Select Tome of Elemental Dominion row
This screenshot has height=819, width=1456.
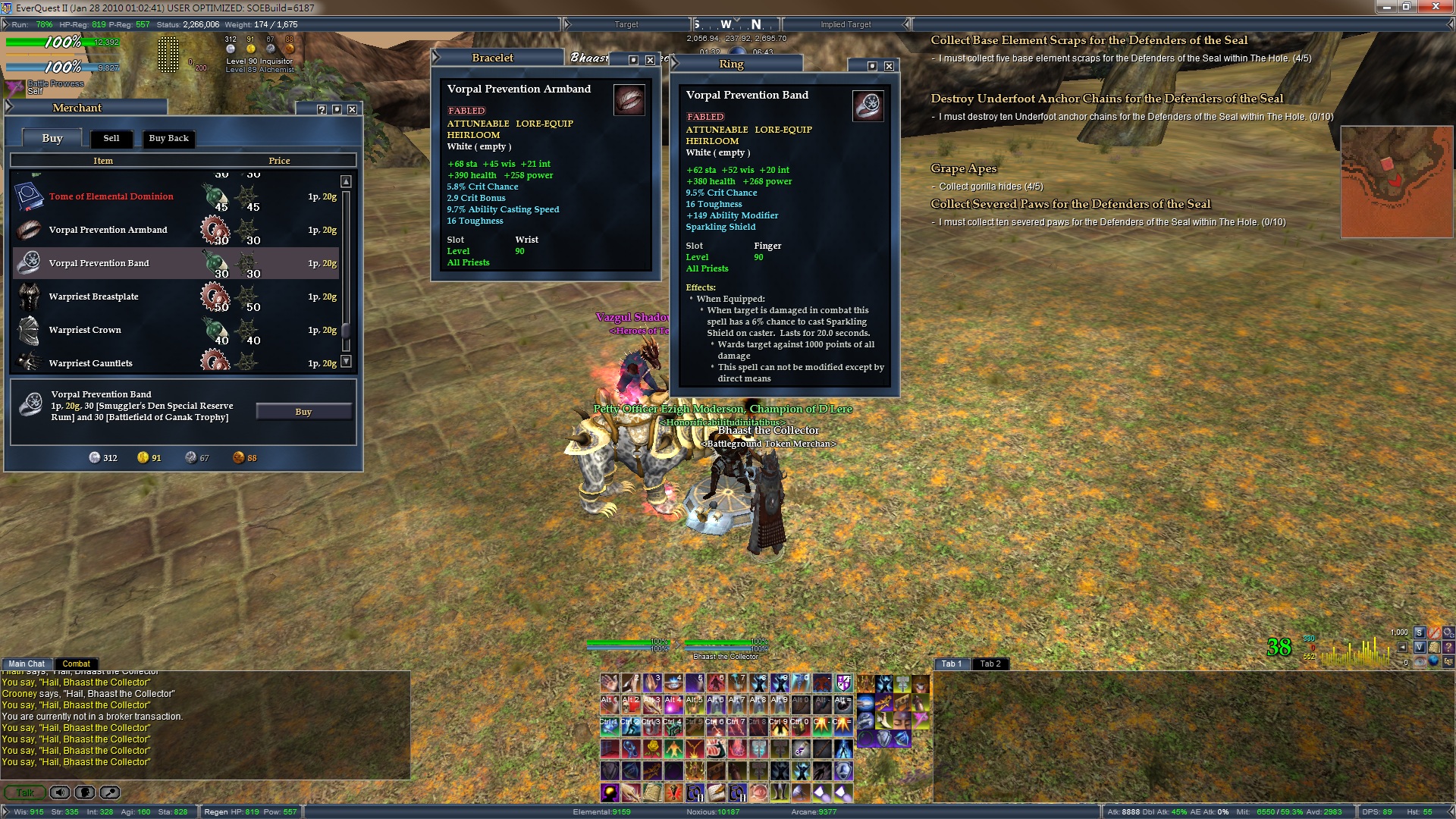pos(111,196)
